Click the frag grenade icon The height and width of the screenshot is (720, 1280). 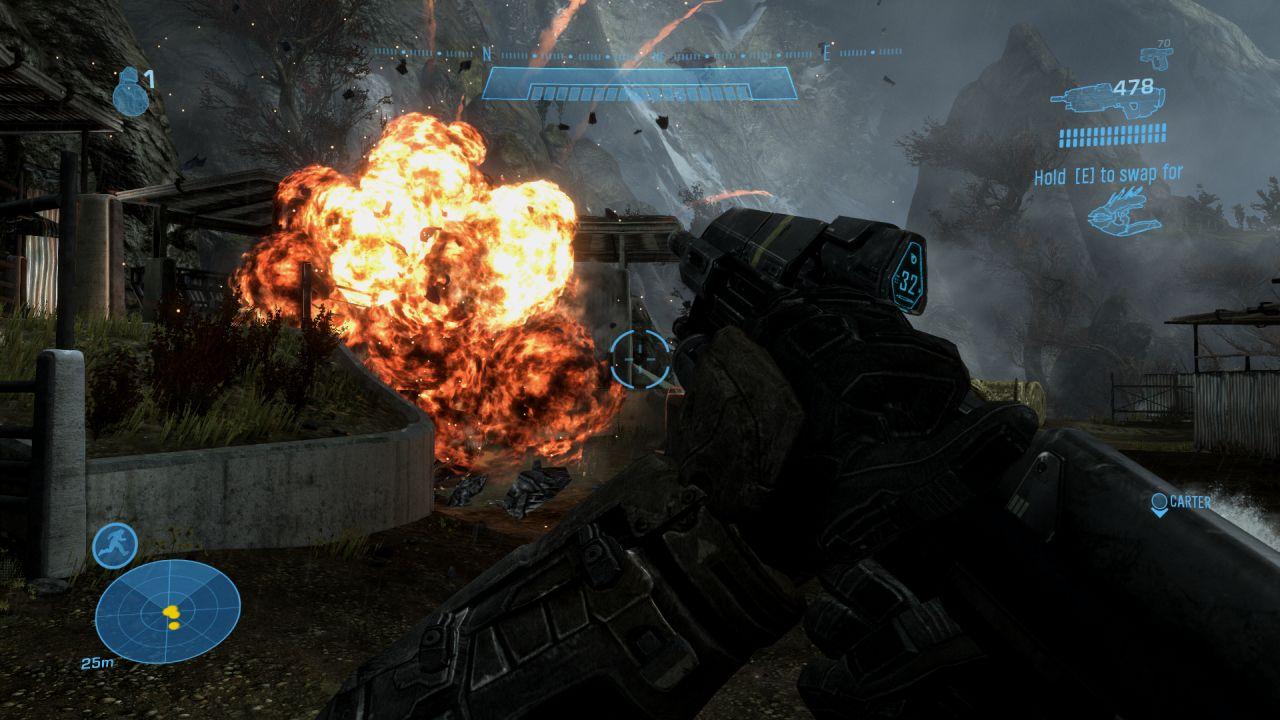tap(128, 92)
